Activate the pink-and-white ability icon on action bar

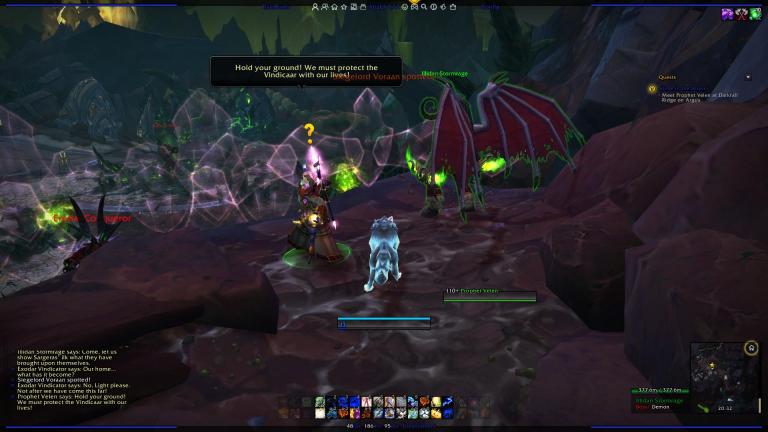tap(366, 402)
